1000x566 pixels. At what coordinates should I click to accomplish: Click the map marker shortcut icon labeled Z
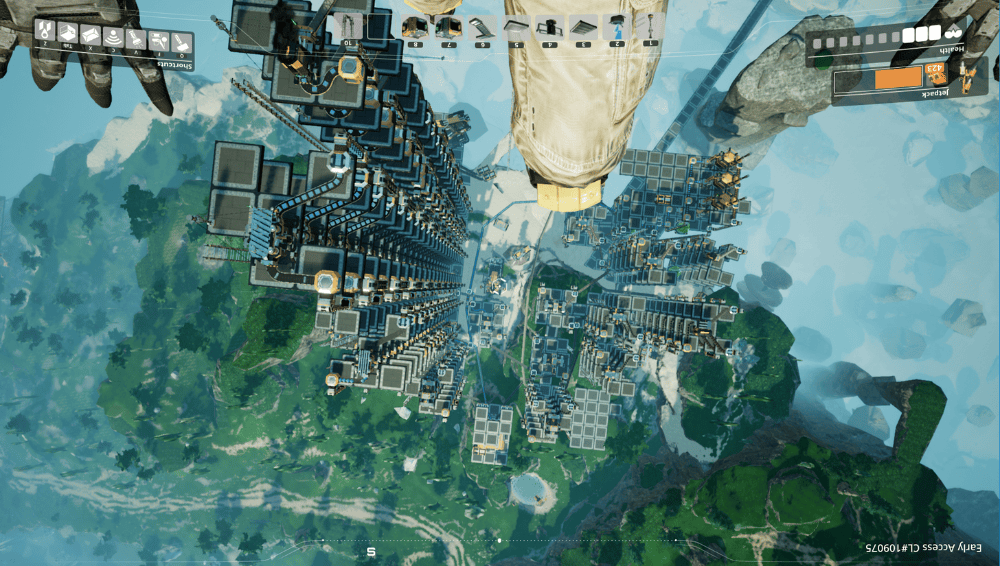pos(45,31)
